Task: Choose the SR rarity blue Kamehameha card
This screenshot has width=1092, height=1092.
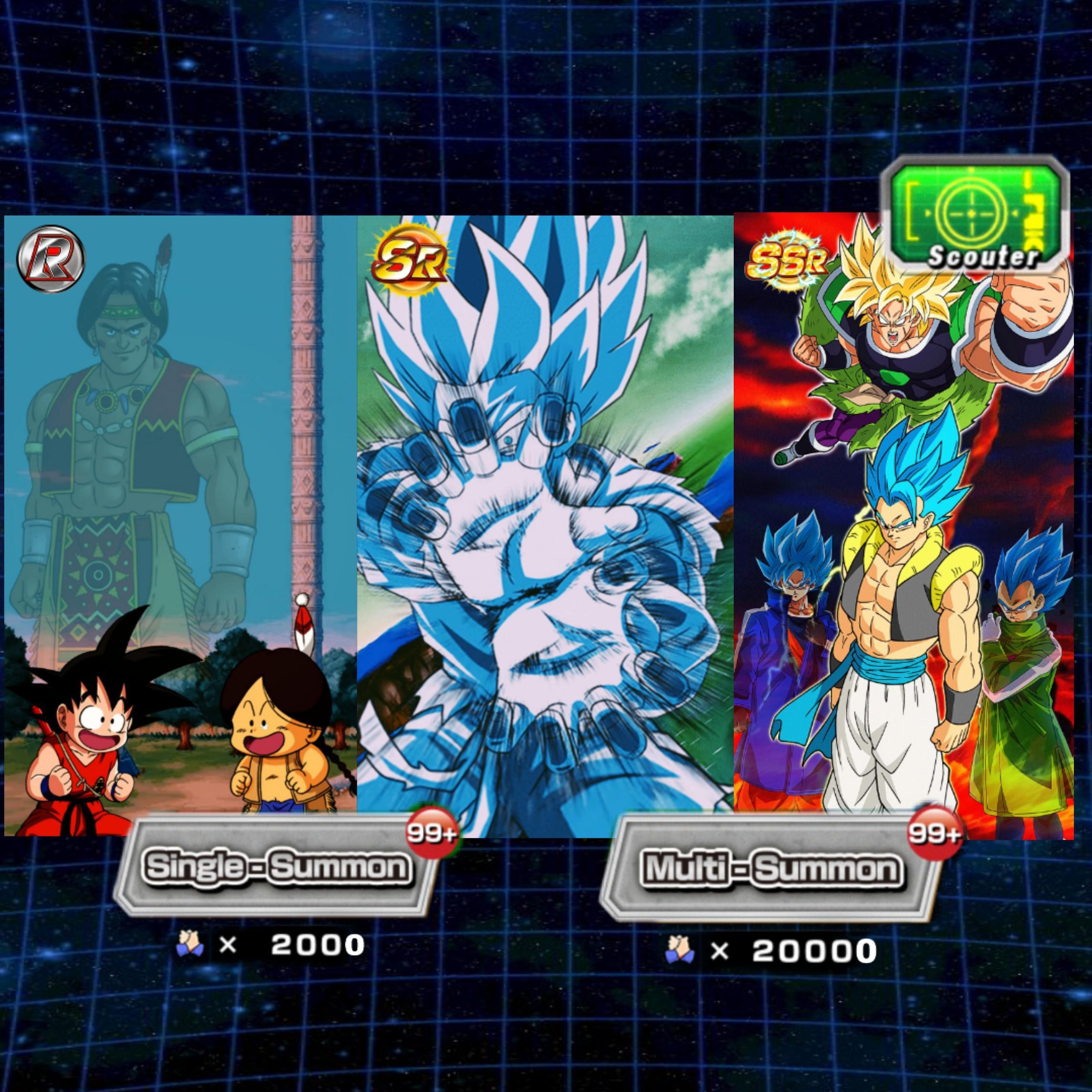Action: pos(544,526)
